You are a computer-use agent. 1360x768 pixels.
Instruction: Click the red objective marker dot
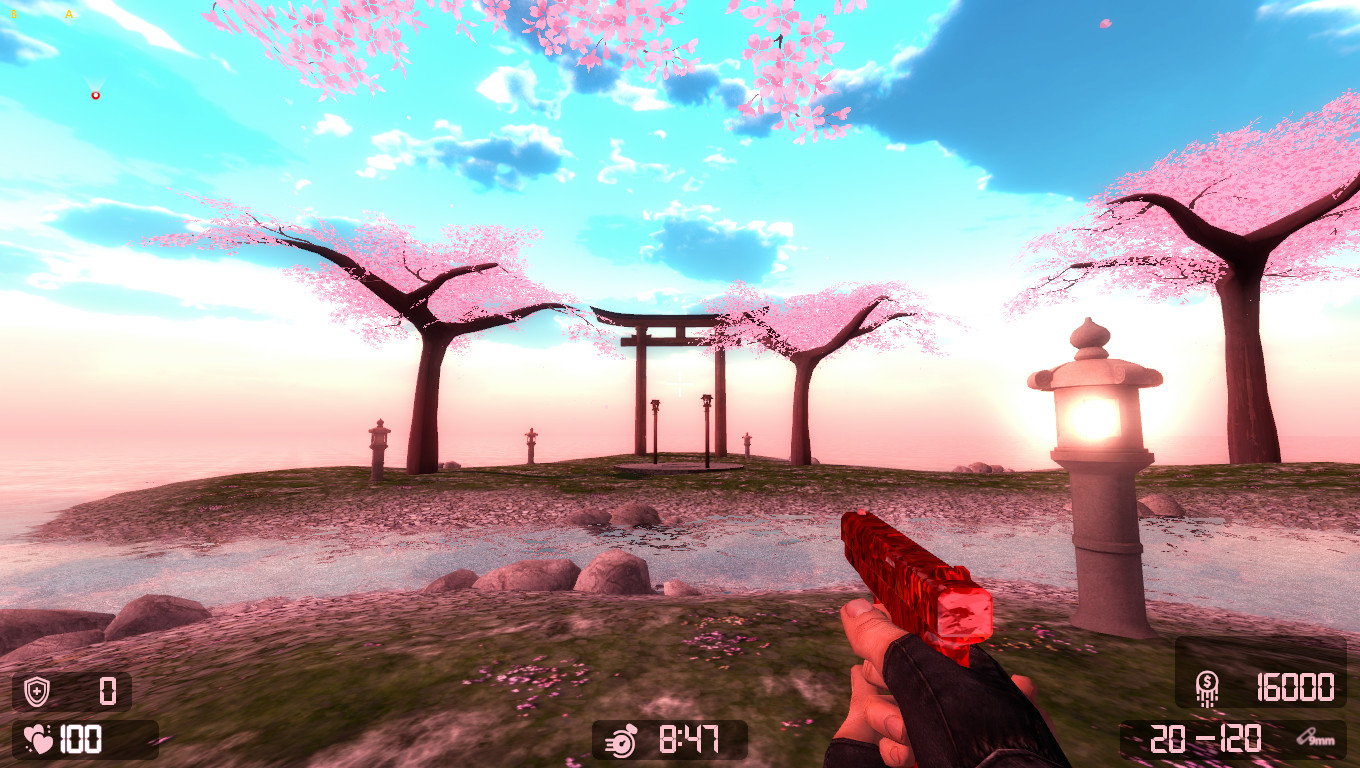coord(95,94)
